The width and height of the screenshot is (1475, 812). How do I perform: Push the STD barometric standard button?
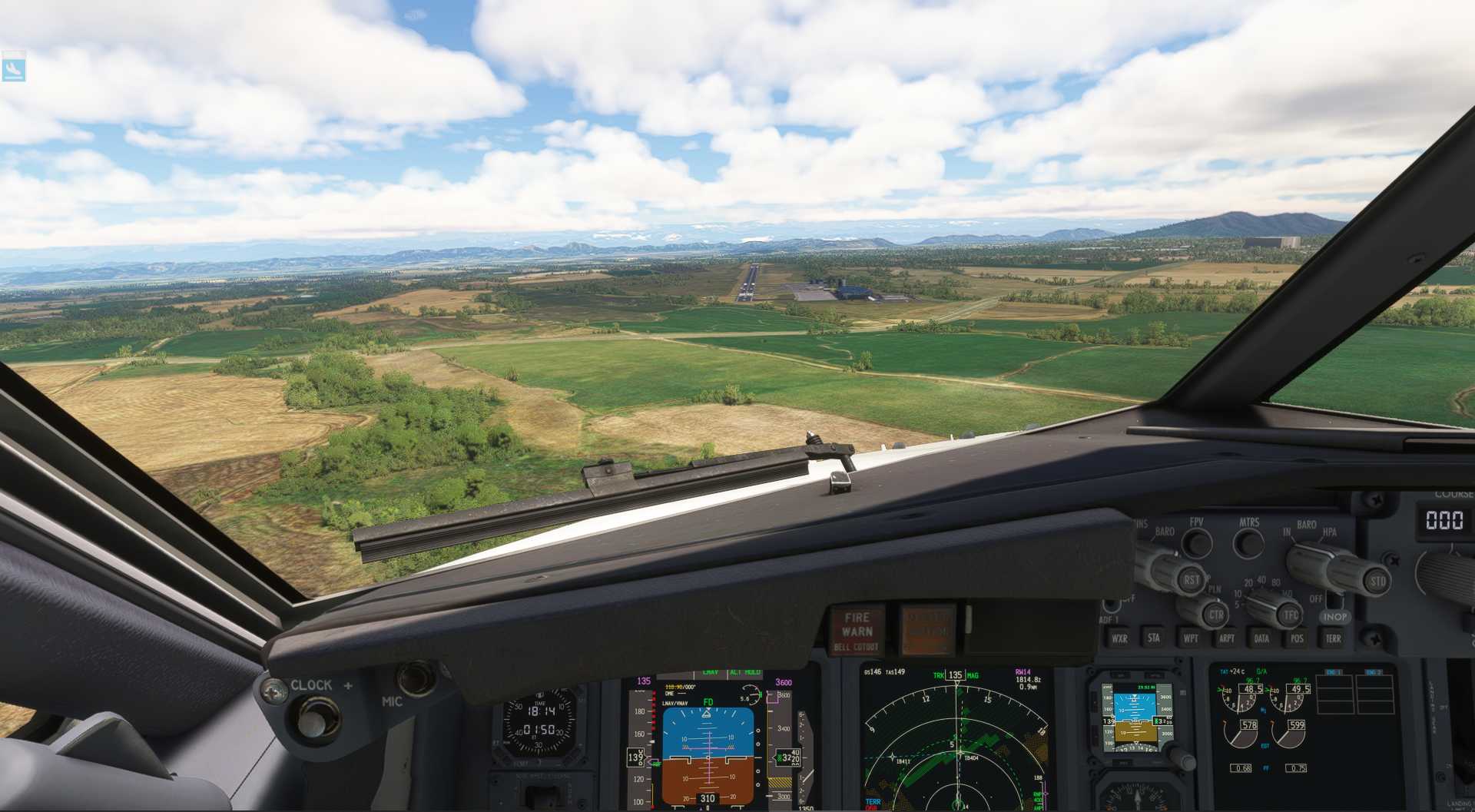[1377, 581]
